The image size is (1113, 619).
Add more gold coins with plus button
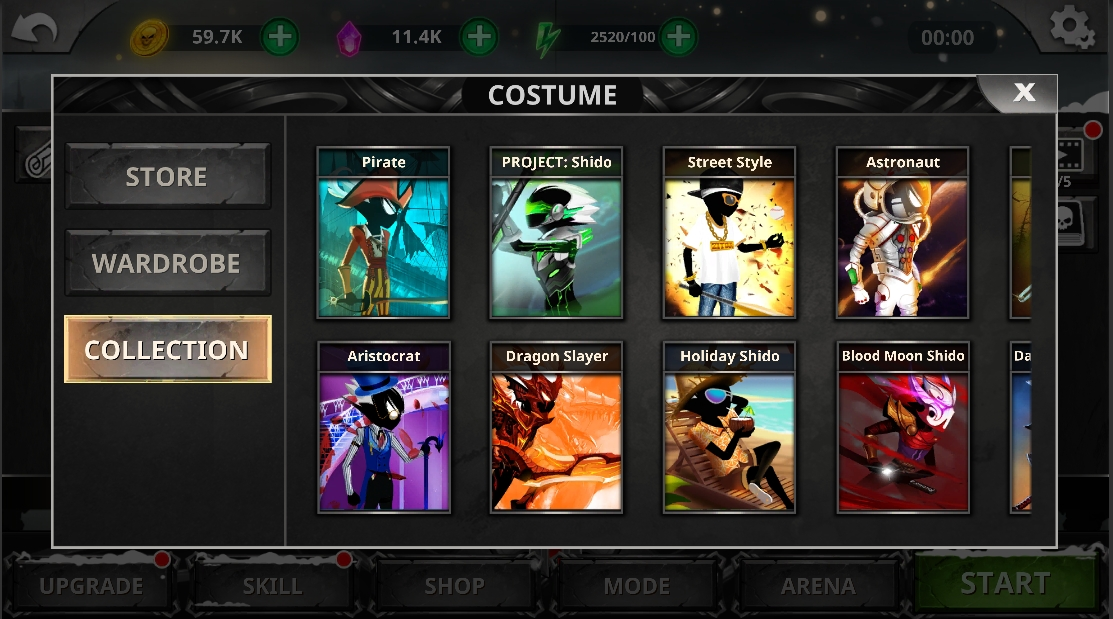[280, 38]
